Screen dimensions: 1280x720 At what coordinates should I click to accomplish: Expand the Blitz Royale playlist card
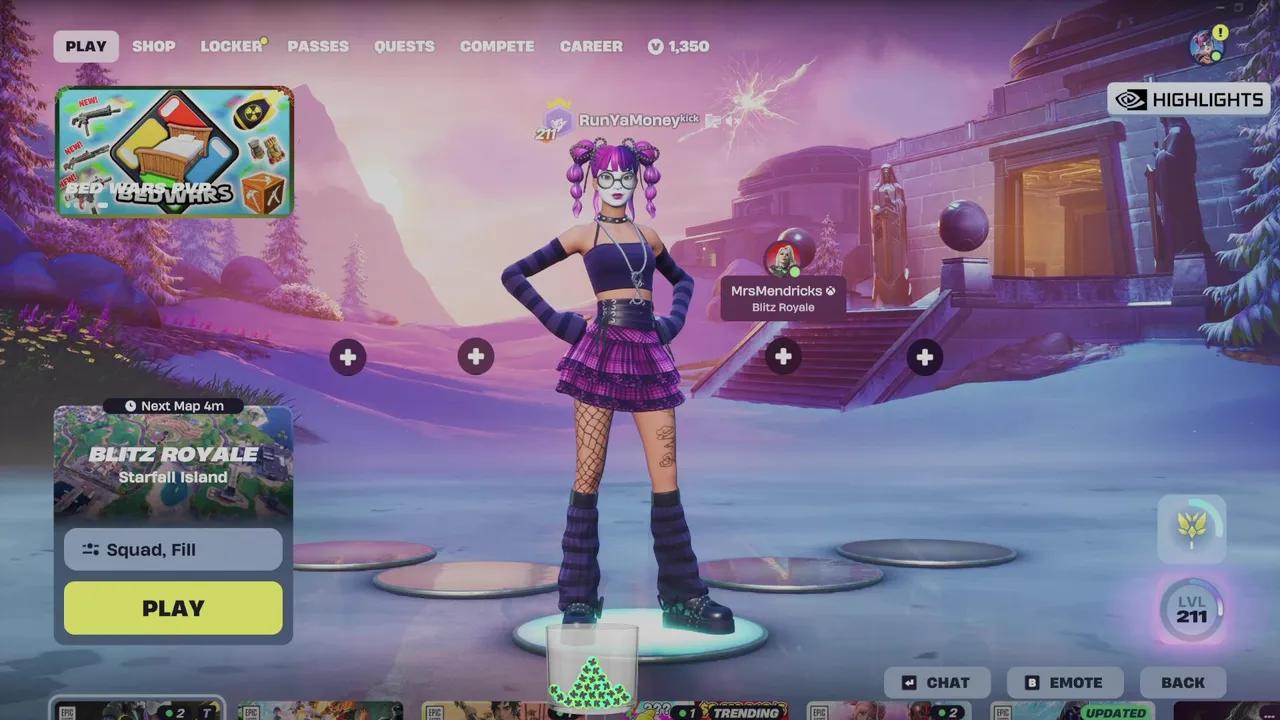[x=172, y=460]
